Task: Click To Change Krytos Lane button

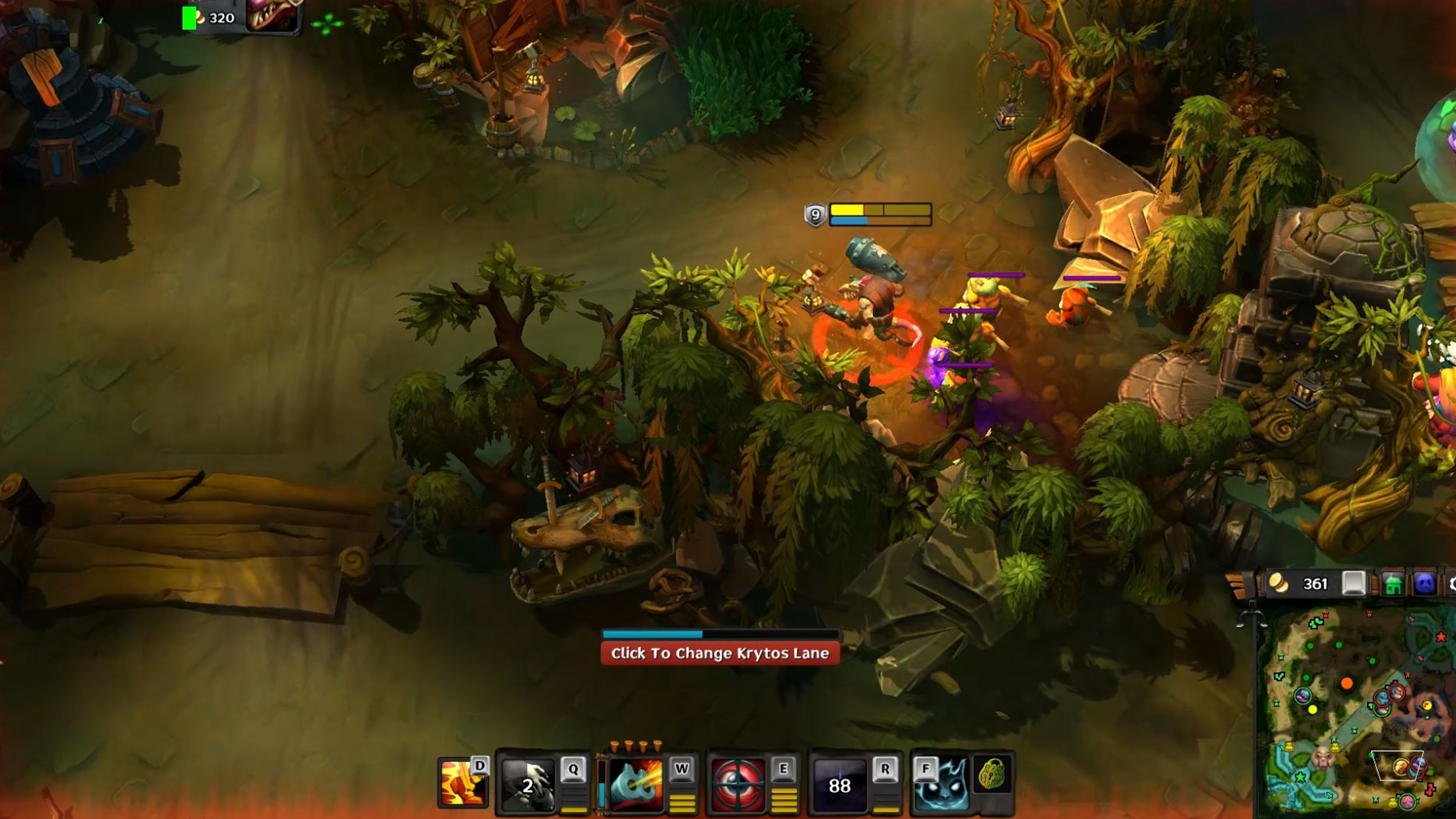Action: (720, 653)
